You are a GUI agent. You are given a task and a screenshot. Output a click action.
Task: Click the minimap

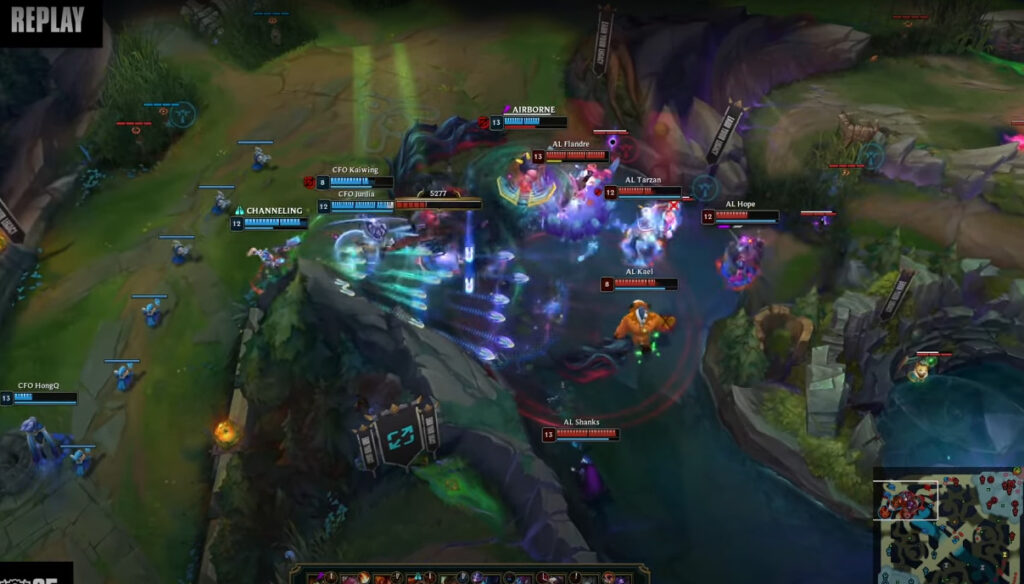tap(948, 525)
